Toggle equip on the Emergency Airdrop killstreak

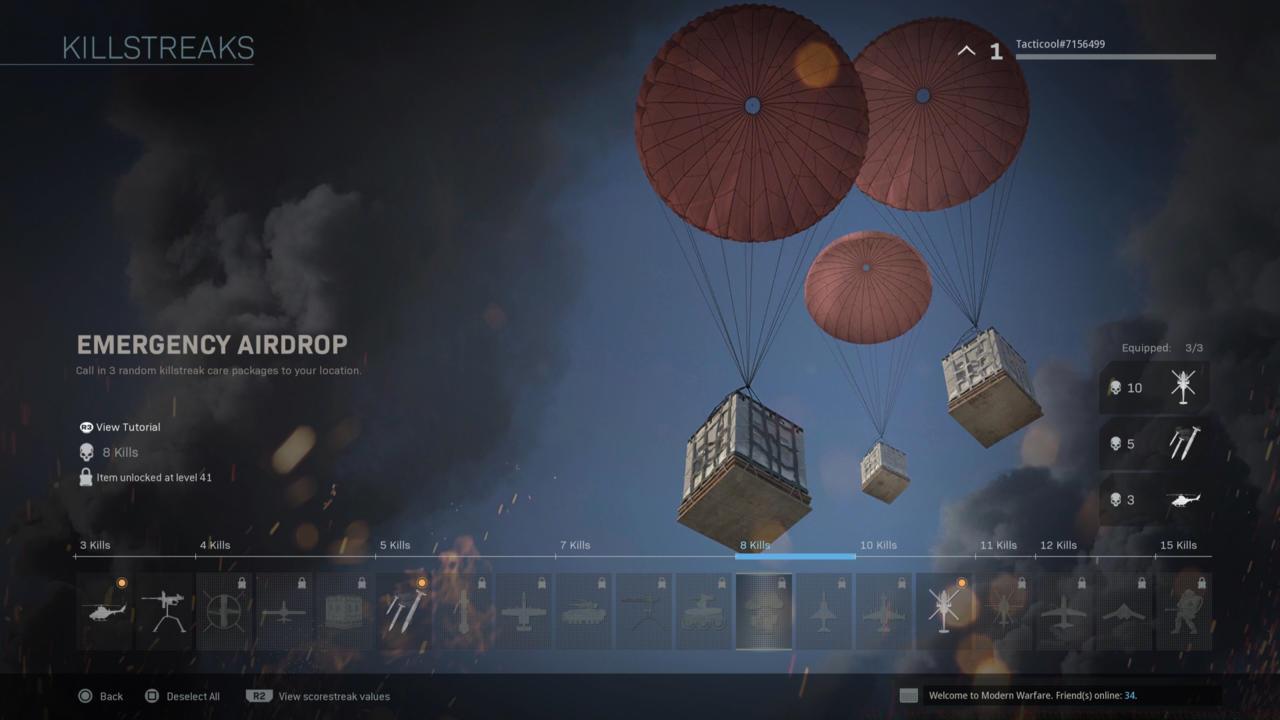point(764,610)
